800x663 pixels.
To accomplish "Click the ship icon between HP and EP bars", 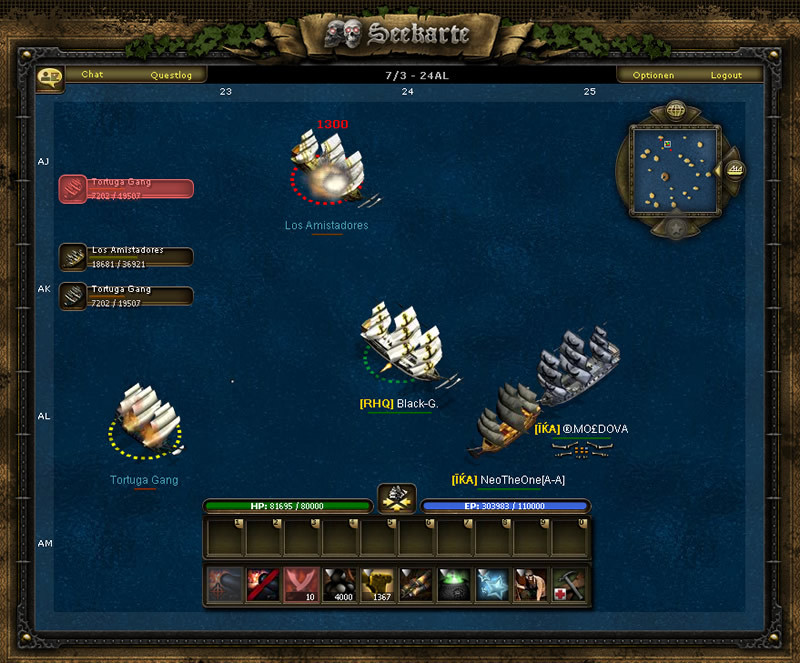I will coord(397,498).
